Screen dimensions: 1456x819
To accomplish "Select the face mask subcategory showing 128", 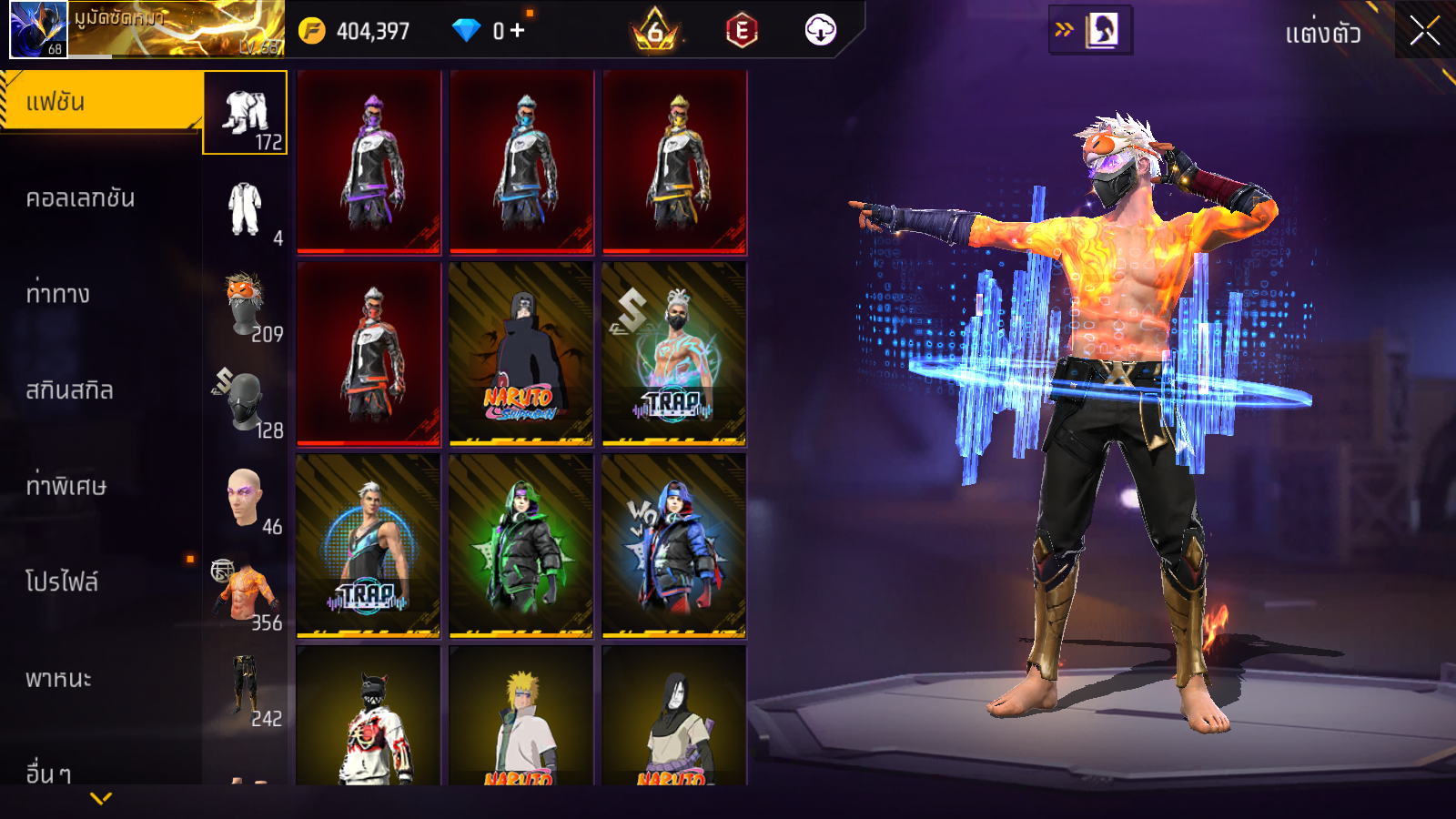I will click(x=246, y=402).
